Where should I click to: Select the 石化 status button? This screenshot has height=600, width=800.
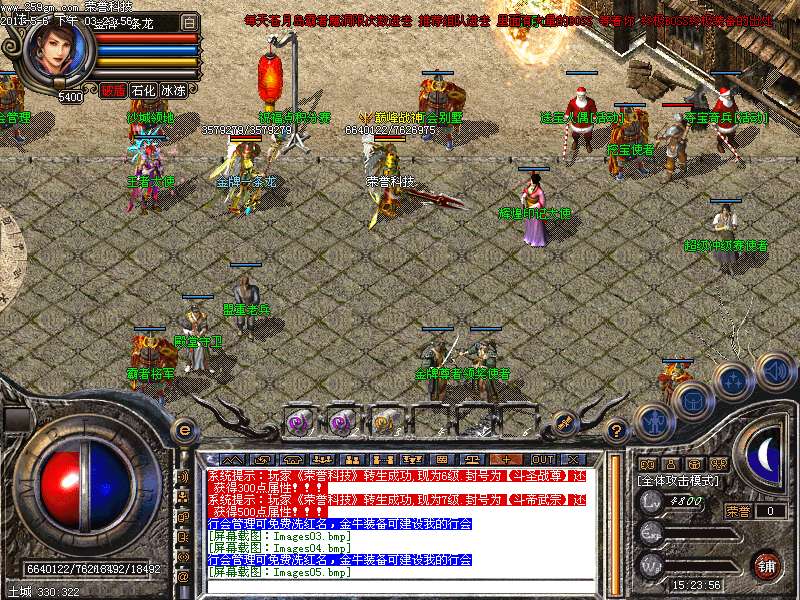[143, 90]
